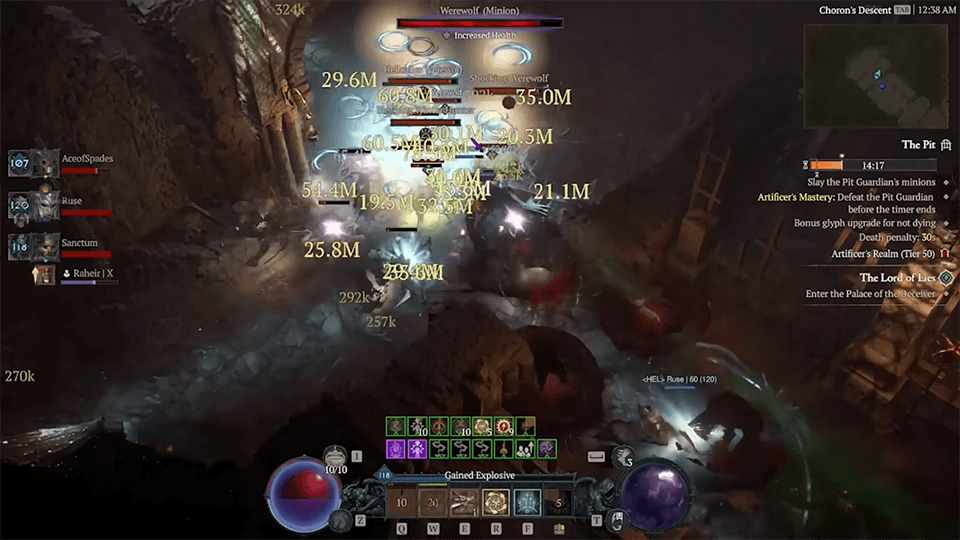Inspect the red burst buff showing 9
Screen dimensions: 960x540
504,427
